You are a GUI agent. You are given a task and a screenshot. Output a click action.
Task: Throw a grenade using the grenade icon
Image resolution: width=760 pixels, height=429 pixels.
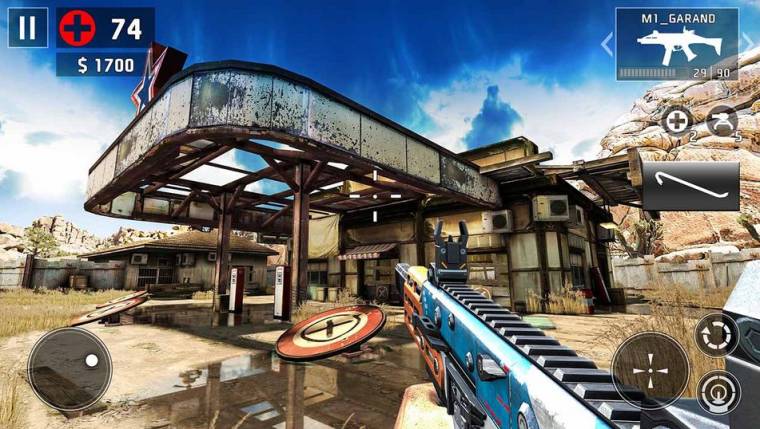pyautogui.click(x=721, y=122)
